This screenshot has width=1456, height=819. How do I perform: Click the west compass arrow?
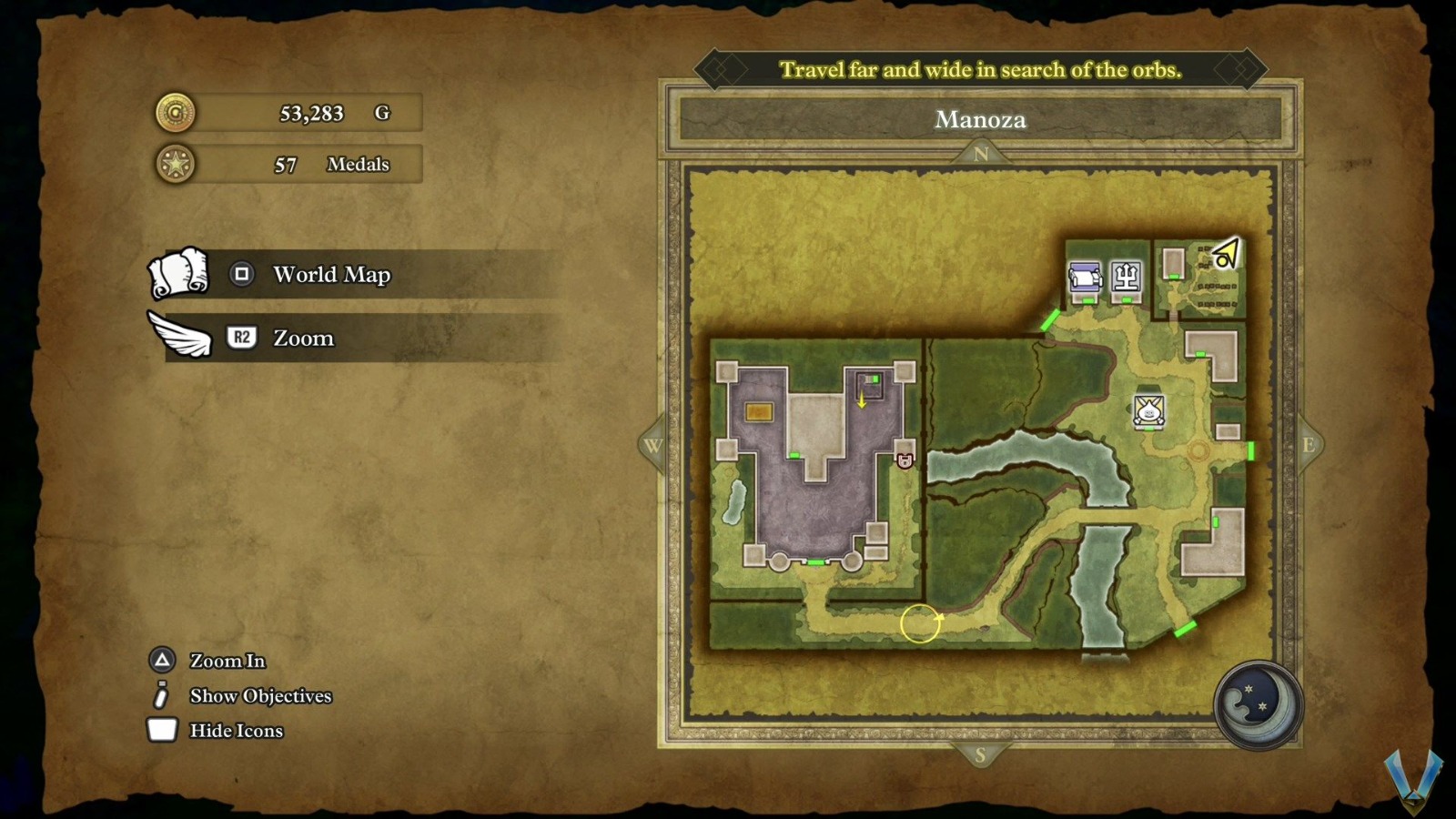[652, 445]
